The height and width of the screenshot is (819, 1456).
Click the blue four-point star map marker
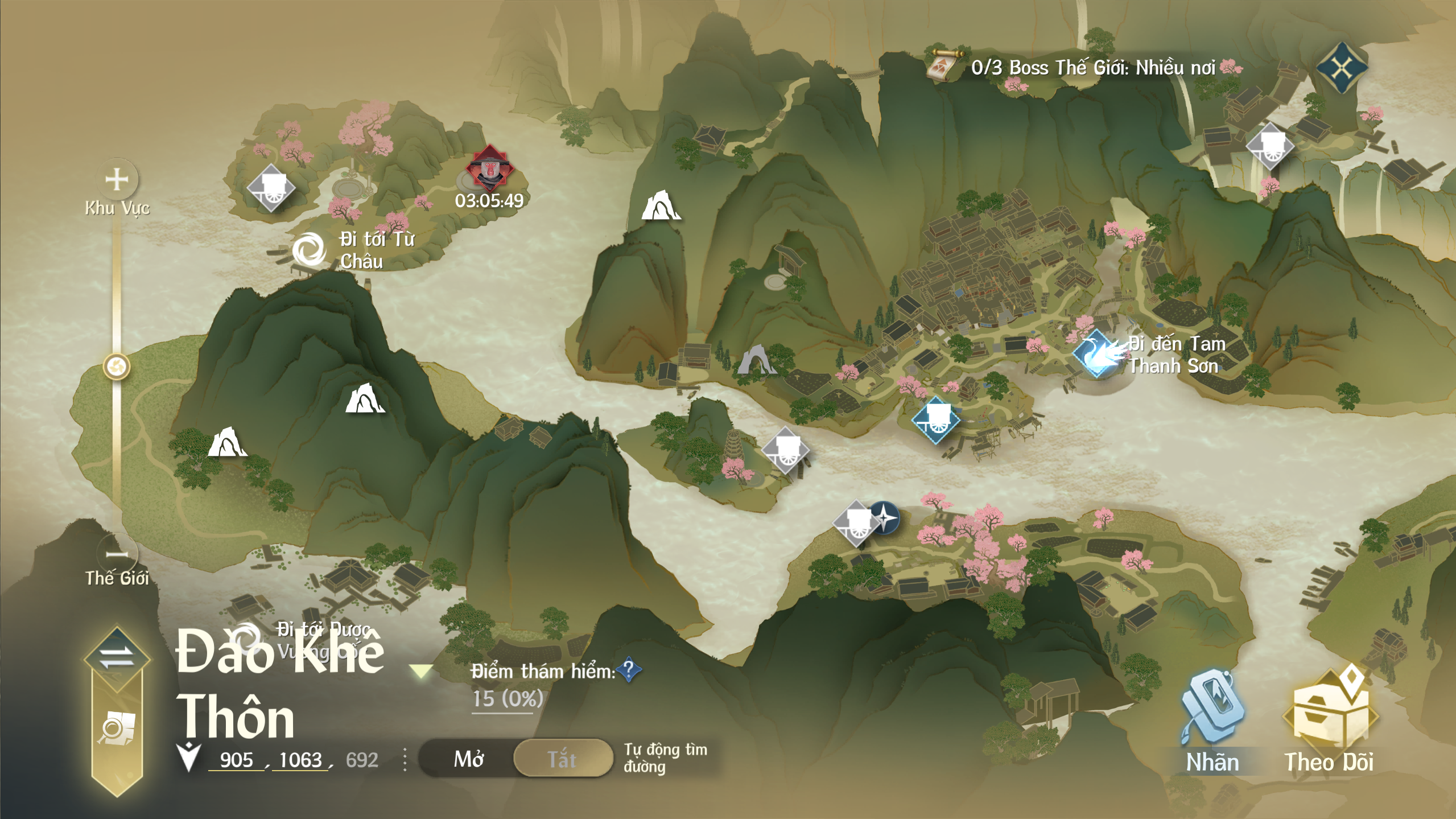pyautogui.click(x=885, y=518)
